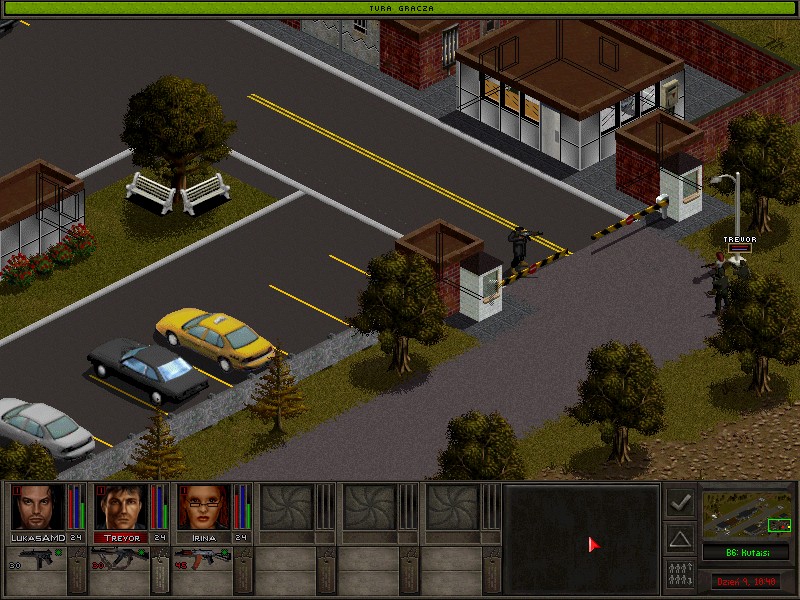The image size is (800, 600).
Task: Select LukasAMD's portrait
Action: pos(38,507)
